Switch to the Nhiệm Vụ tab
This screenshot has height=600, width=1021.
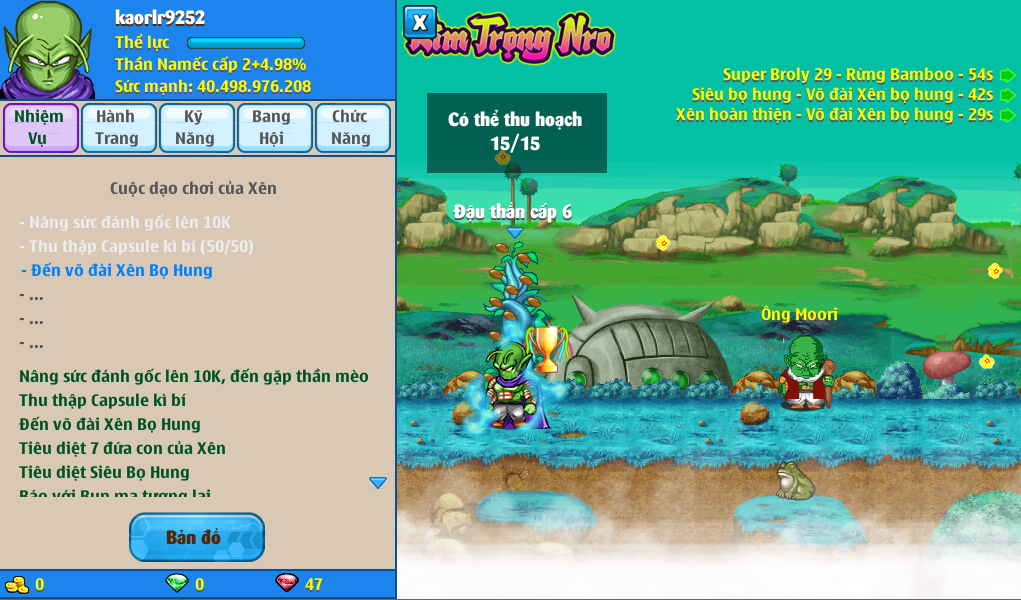coord(40,128)
